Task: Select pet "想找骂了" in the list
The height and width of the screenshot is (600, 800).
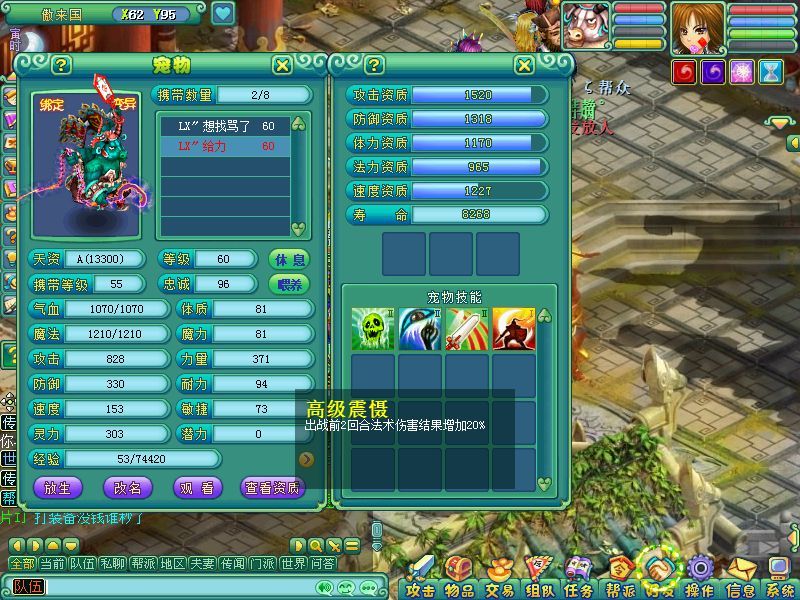Action: tap(224, 127)
